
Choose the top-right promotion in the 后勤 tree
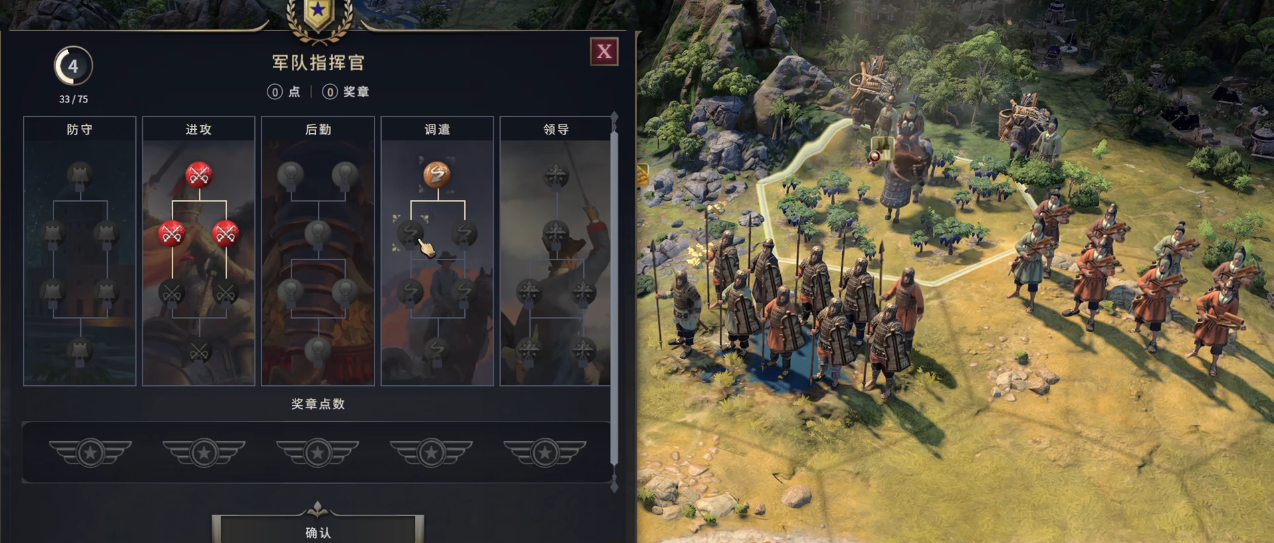(x=344, y=175)
